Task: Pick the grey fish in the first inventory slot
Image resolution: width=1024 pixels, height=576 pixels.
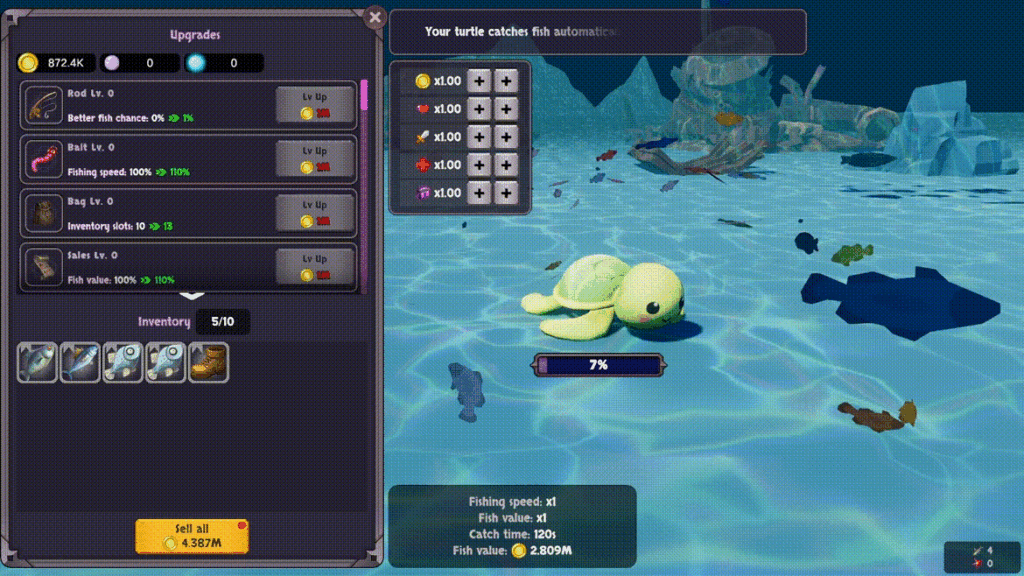Action: pyautogui.click(x=37, y=363)
